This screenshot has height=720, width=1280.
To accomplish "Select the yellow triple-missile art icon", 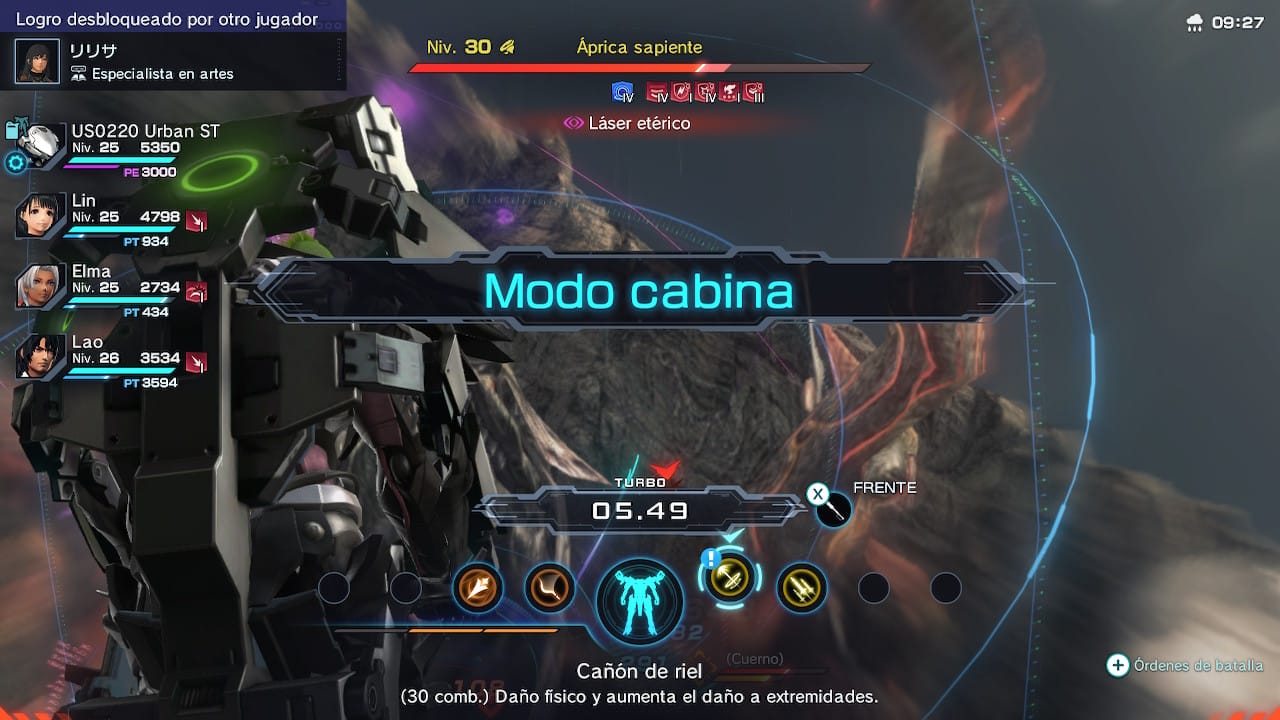I will [x=801, y=587].
